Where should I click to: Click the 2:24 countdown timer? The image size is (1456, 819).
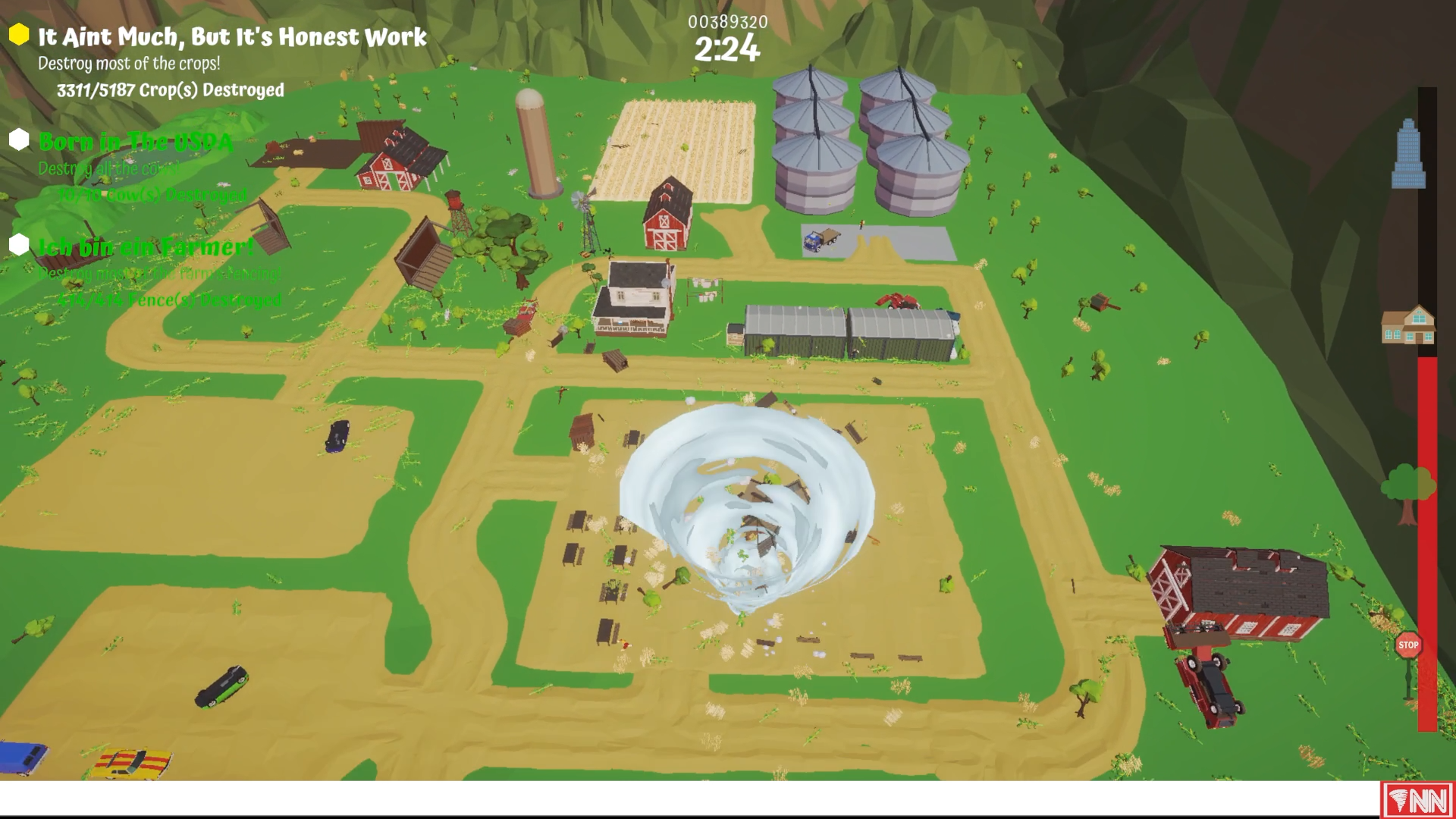725,51
